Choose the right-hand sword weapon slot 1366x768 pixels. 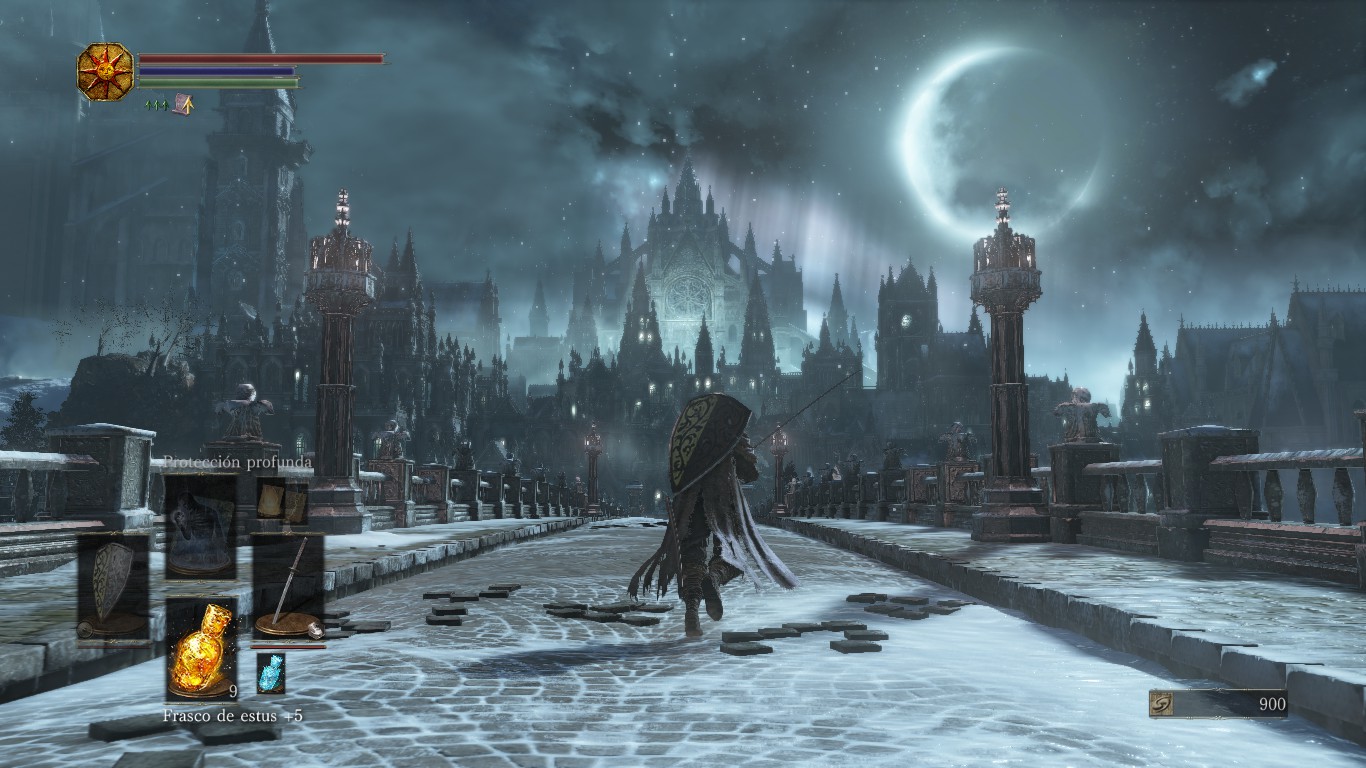point(287,588)
